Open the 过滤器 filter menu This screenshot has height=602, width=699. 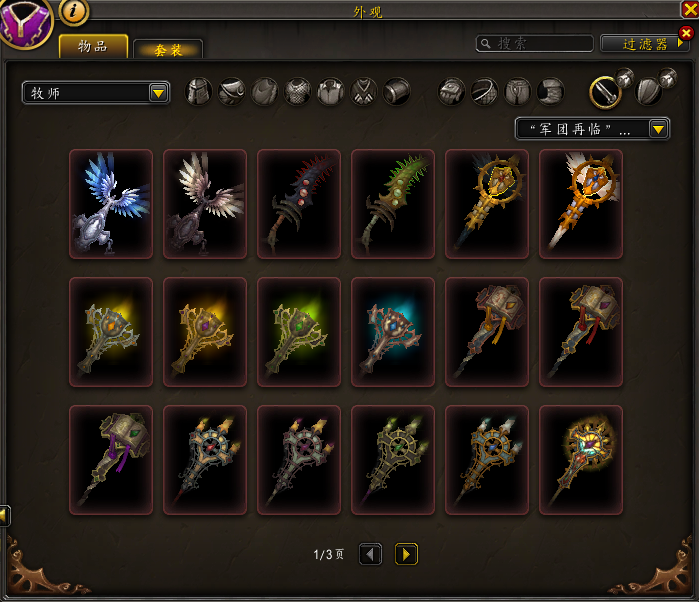[x=644, y=43]
